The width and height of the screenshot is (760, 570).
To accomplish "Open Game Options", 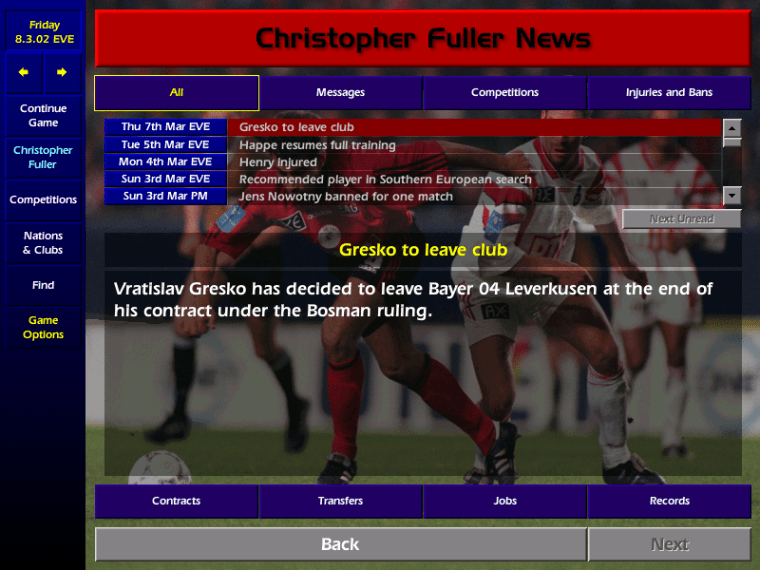I will pyautogui.click(x=43, y=327).
